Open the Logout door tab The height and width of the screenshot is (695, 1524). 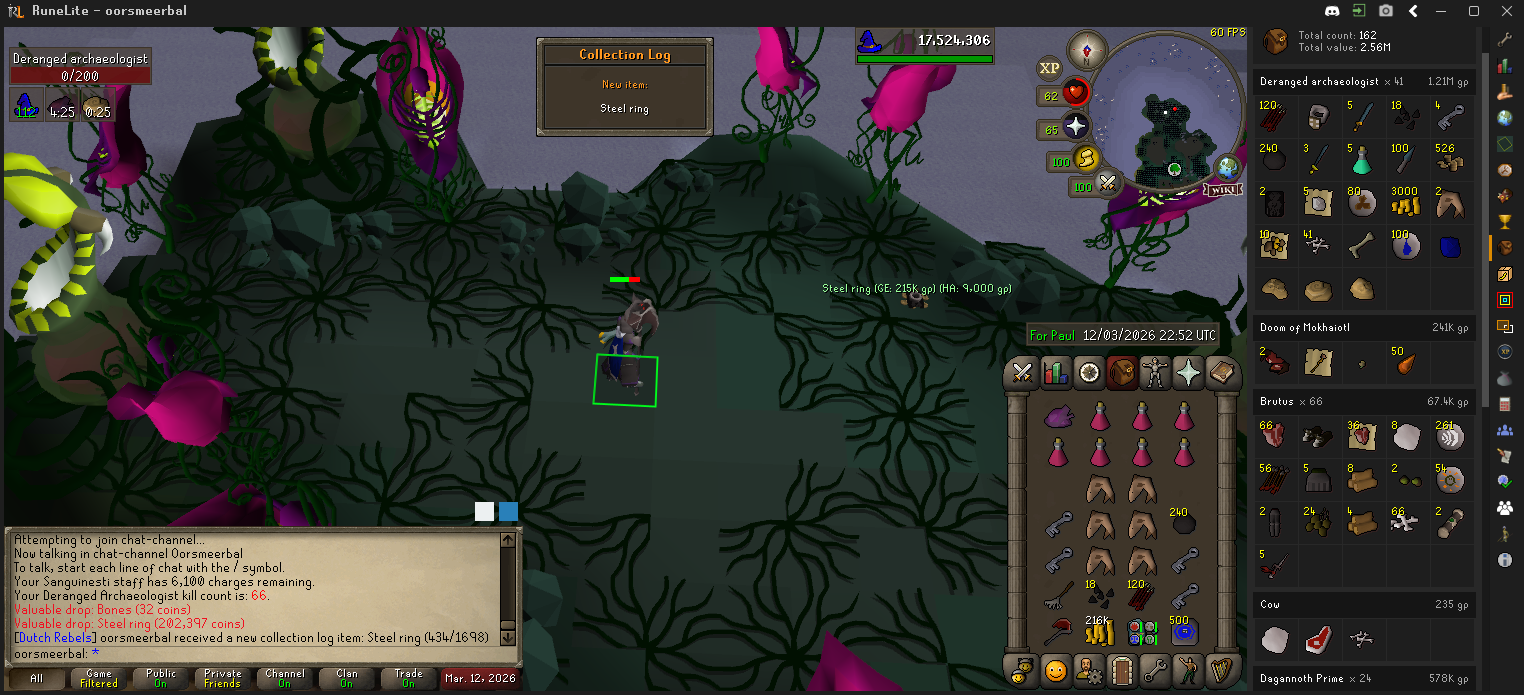point(1121,669)
